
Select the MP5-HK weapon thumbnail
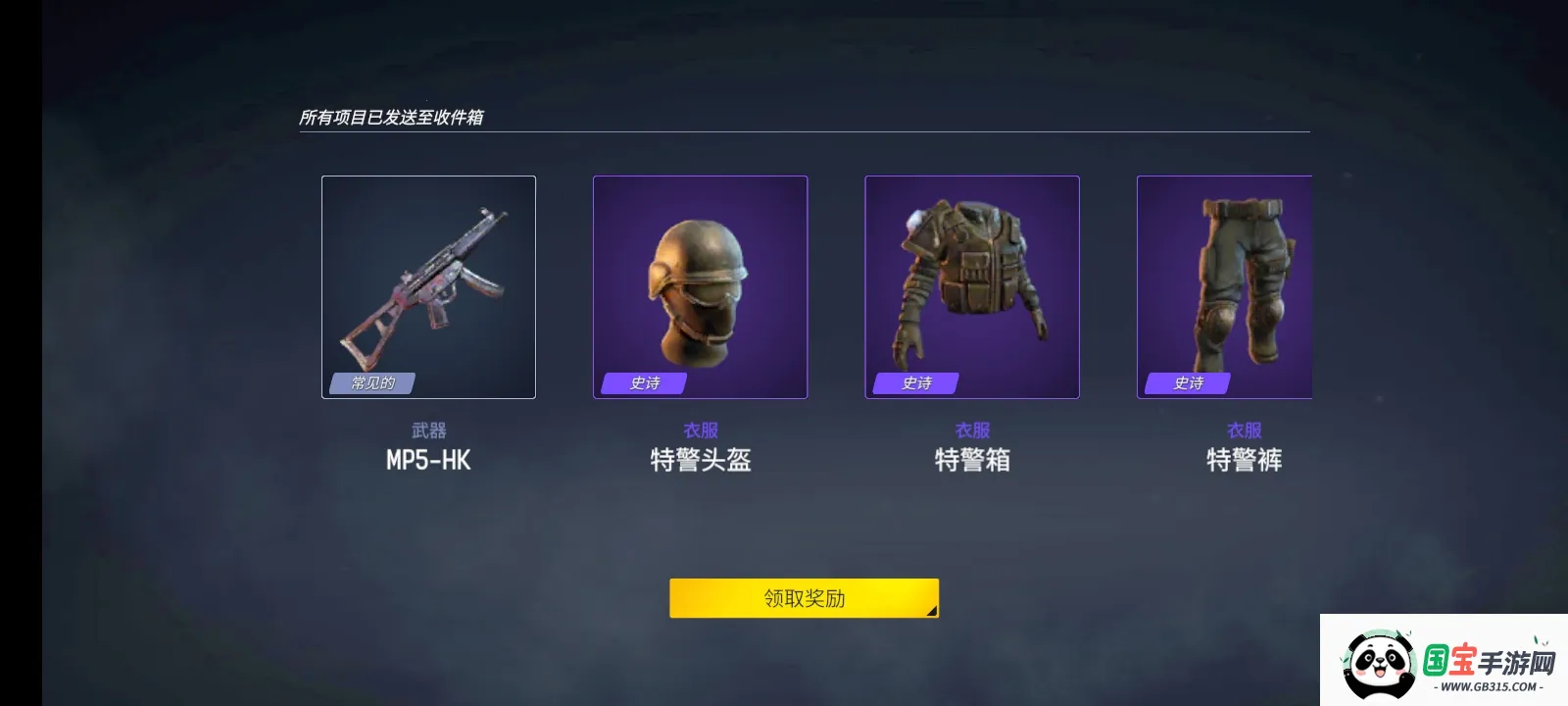click(428, 286)
